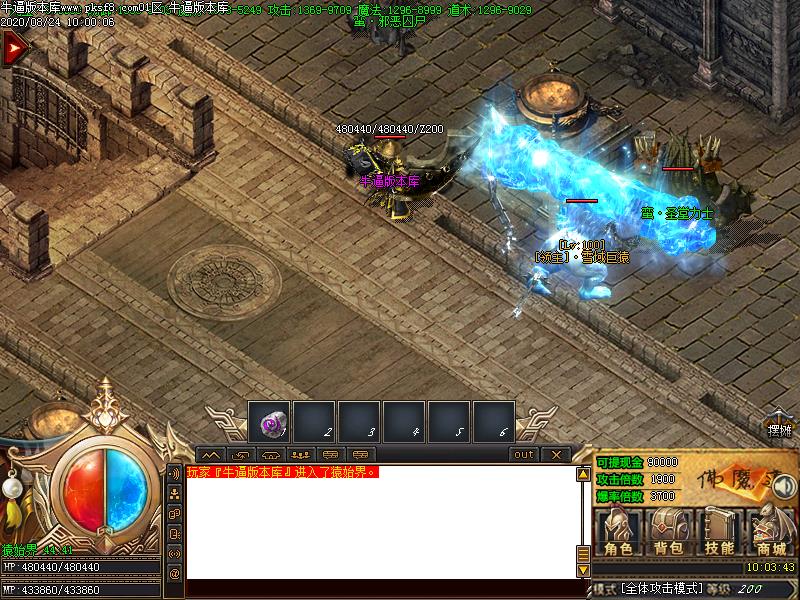The height and width of the screenshot is (600, 800).
Task: Click the chat text input bar
Action: (380, 588)
